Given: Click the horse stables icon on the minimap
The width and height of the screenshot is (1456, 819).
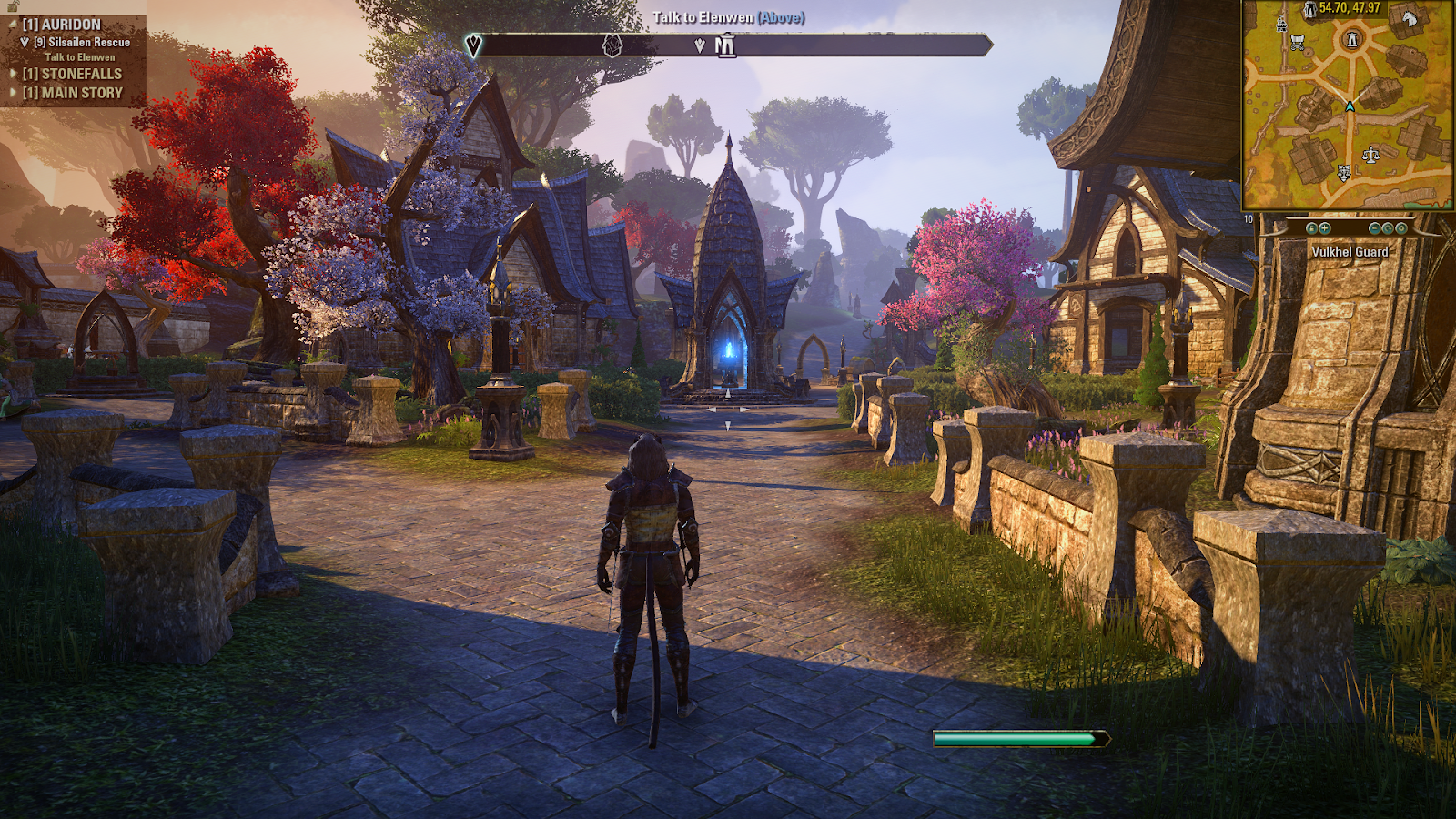Looking at the screenshot, I should pos(1410,20).
